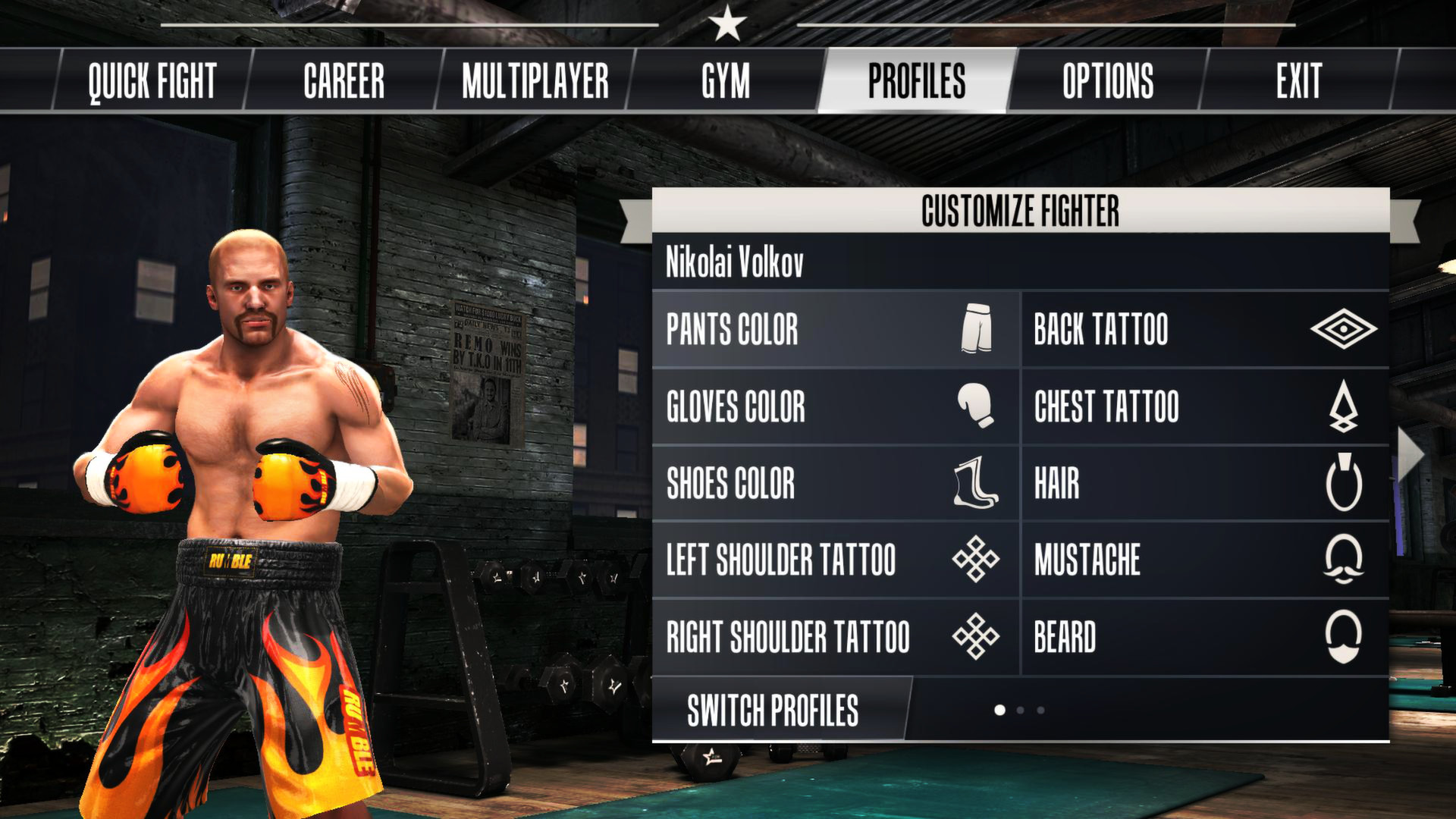Open the Pants Color row options

758,331
